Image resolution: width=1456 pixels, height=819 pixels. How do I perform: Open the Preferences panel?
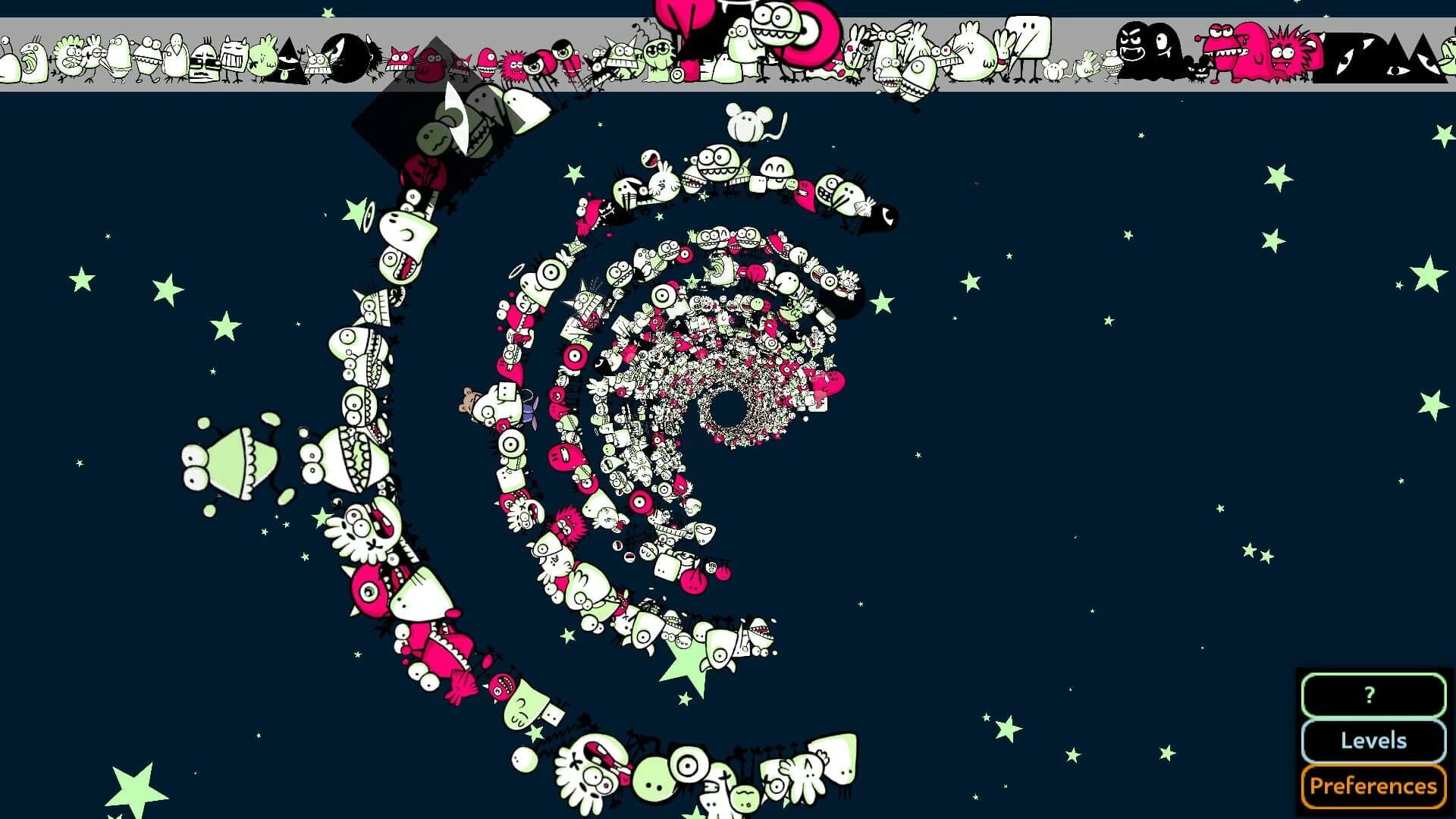1374,786
